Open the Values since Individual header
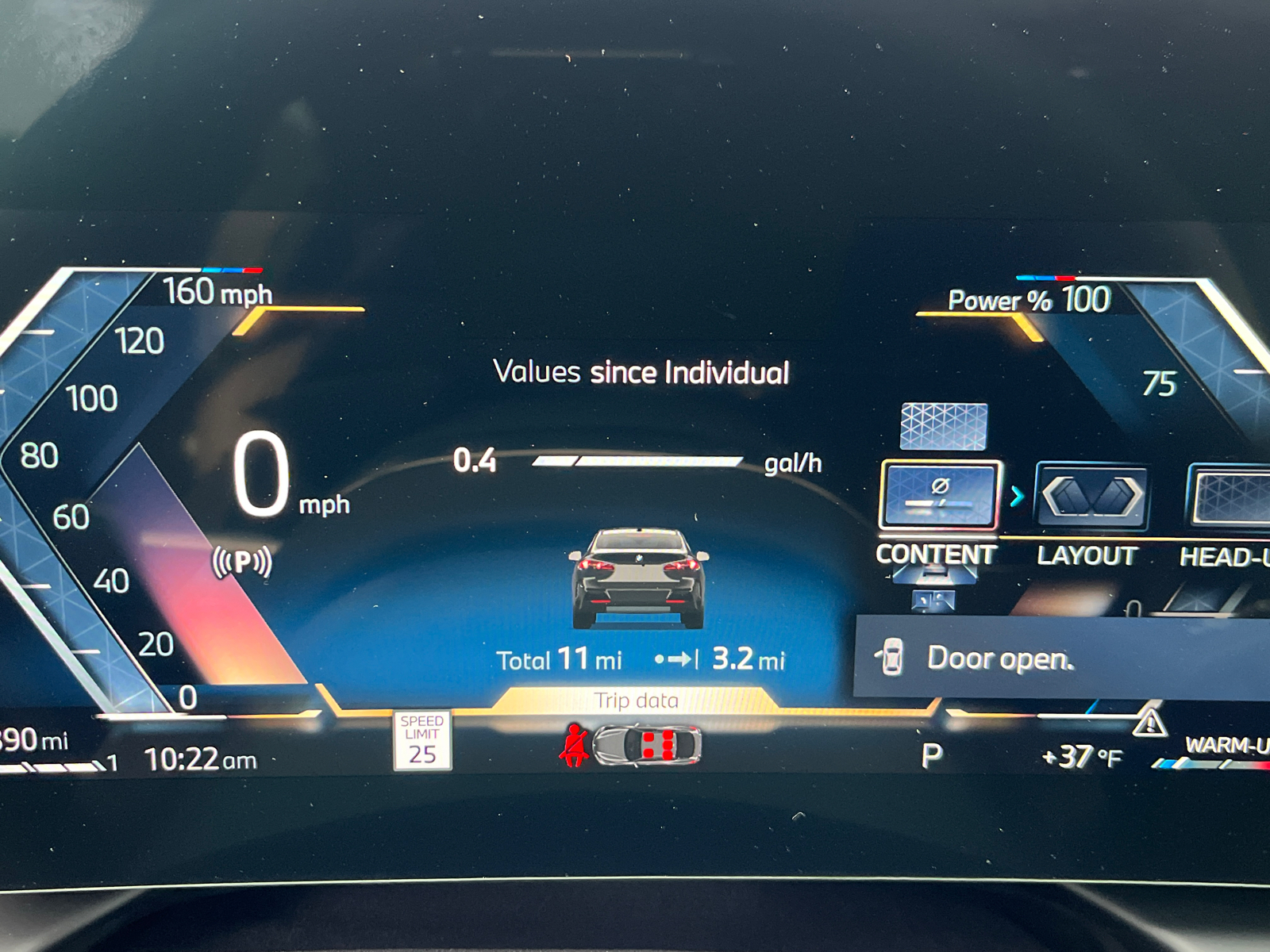 [641, 371]
